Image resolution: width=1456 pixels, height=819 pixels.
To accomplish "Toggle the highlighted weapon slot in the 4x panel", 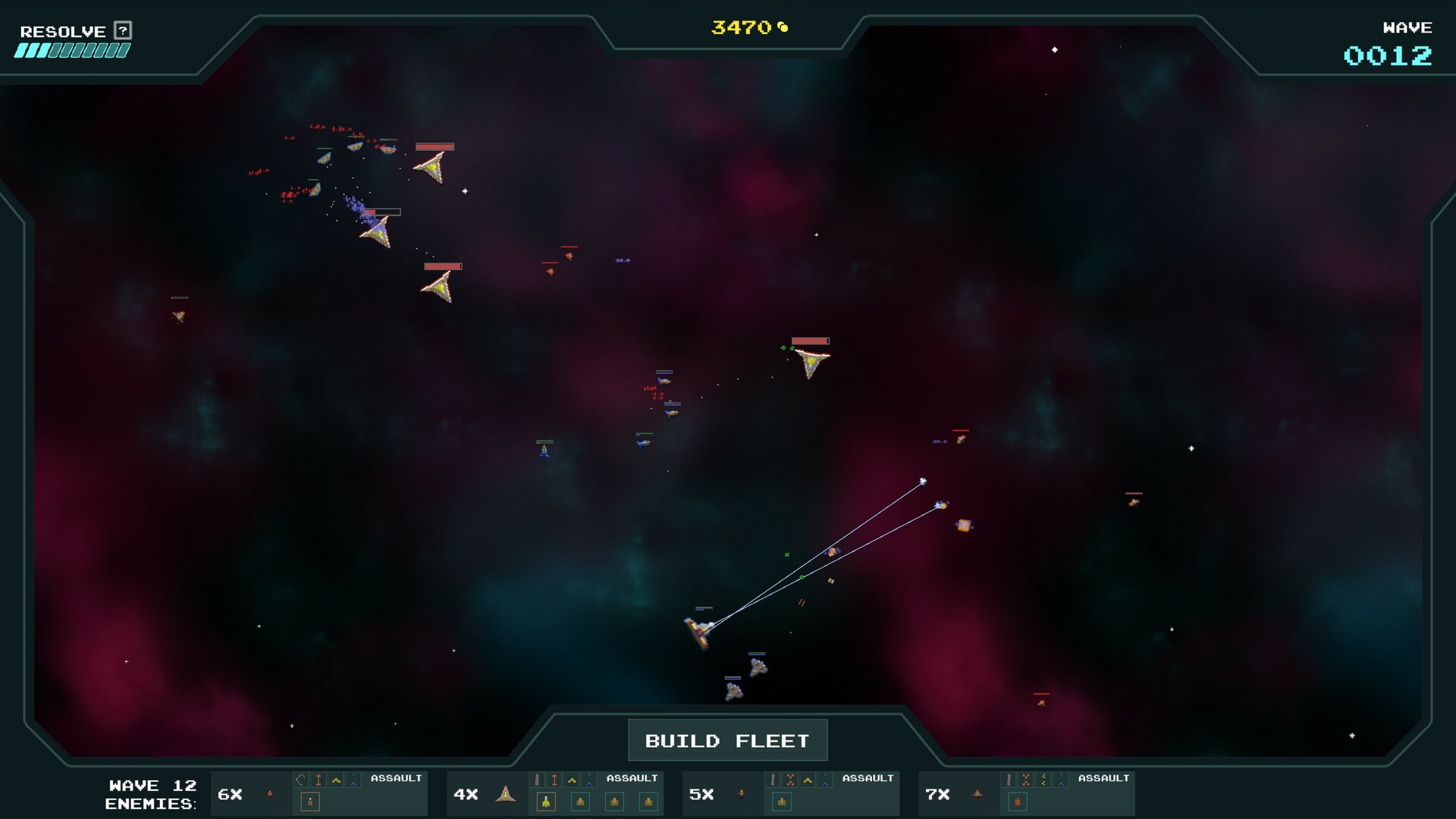I will coord(545,800).
